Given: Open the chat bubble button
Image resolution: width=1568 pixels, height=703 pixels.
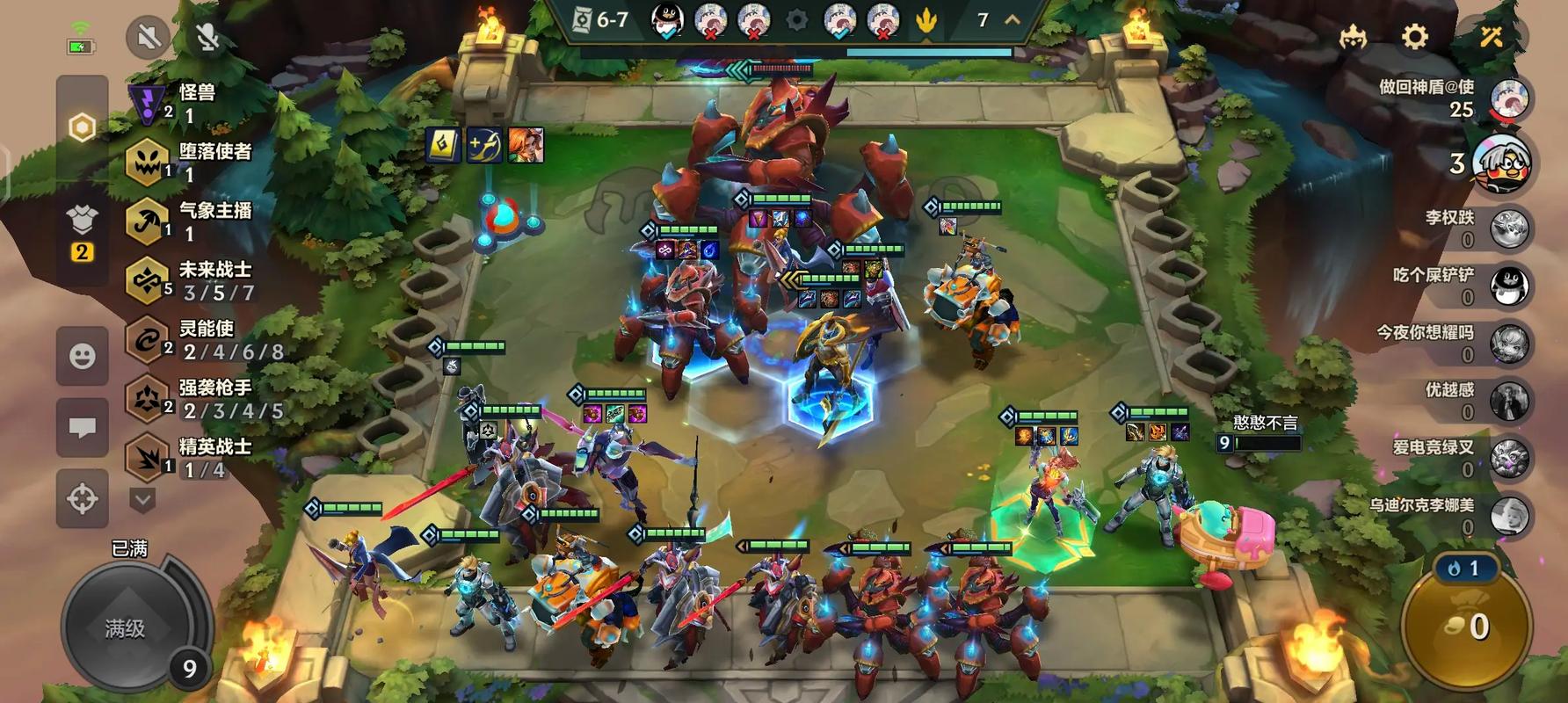Looking at the screenshot, I should [x=83, y=427].
